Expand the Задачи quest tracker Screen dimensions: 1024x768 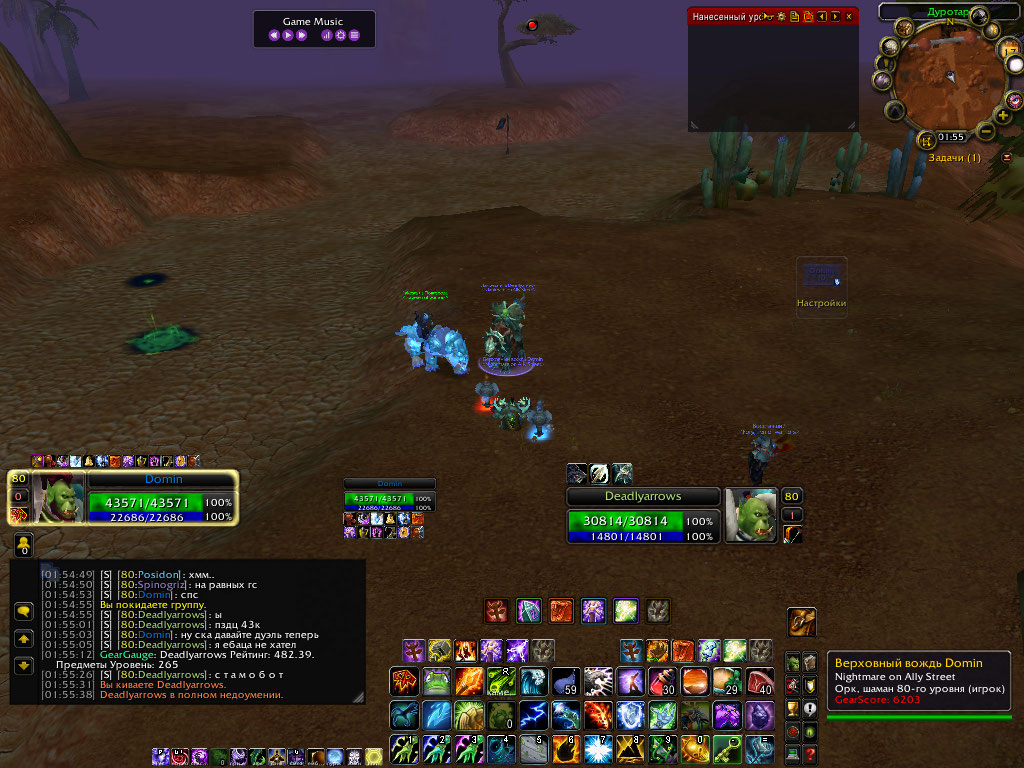pos(1006,158)
